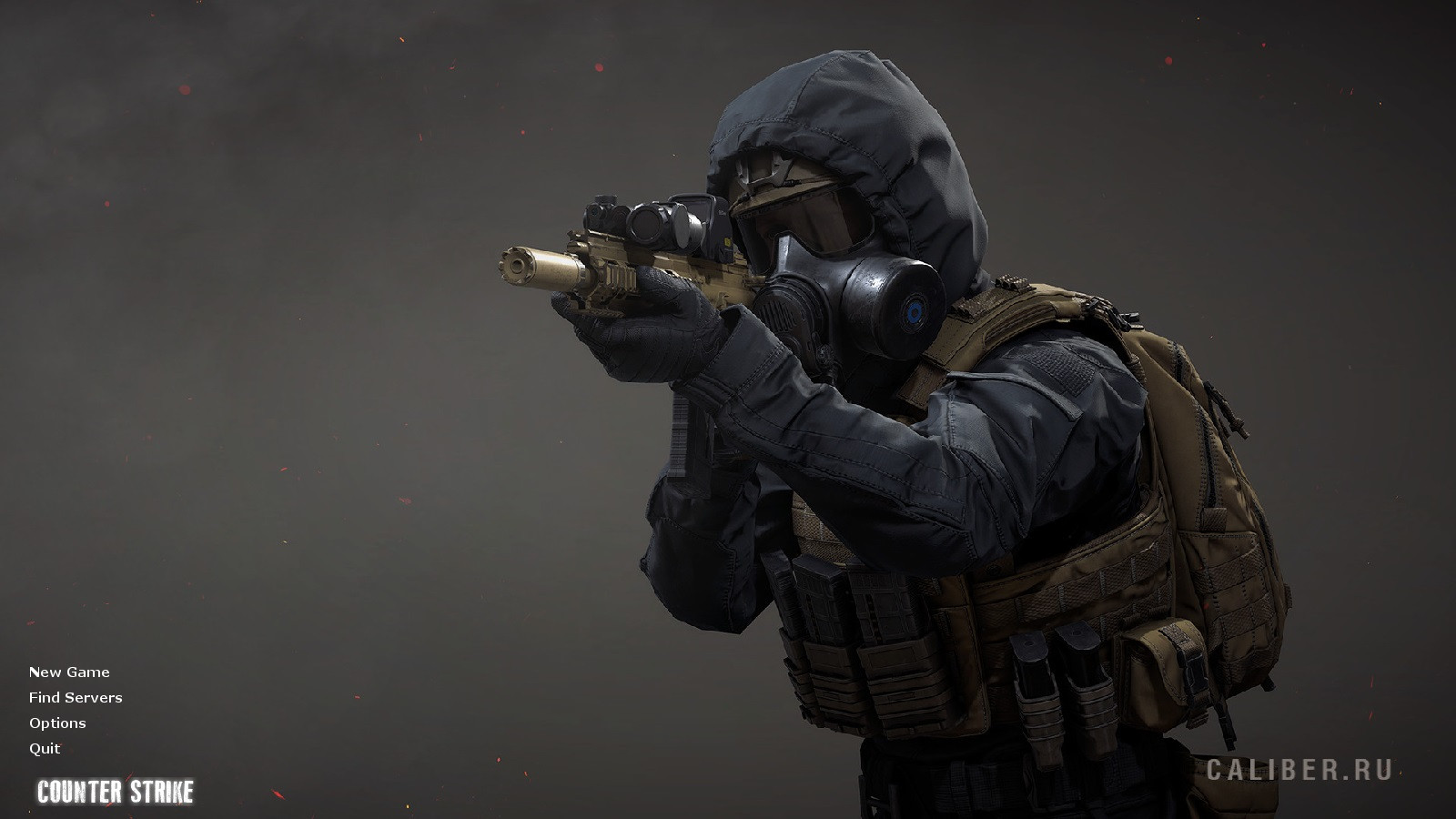This screenshot has height=819, width=1456.
Task: Click the game title logo above the menu's bottom
Action: pos(116,791)
